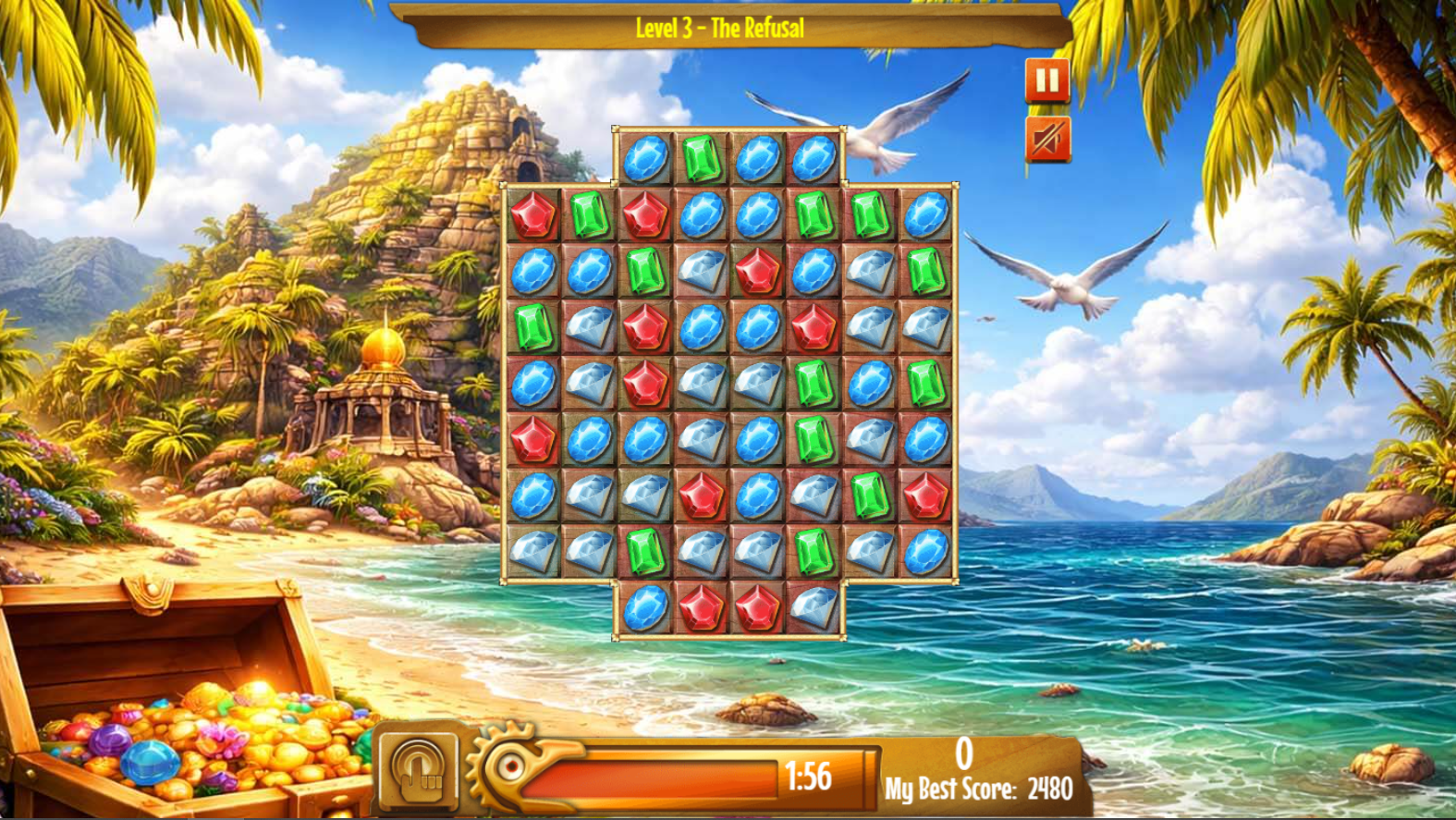Select a green emerald on the board's right edge
Viewport: 1456px width, 820px height.
920,271
